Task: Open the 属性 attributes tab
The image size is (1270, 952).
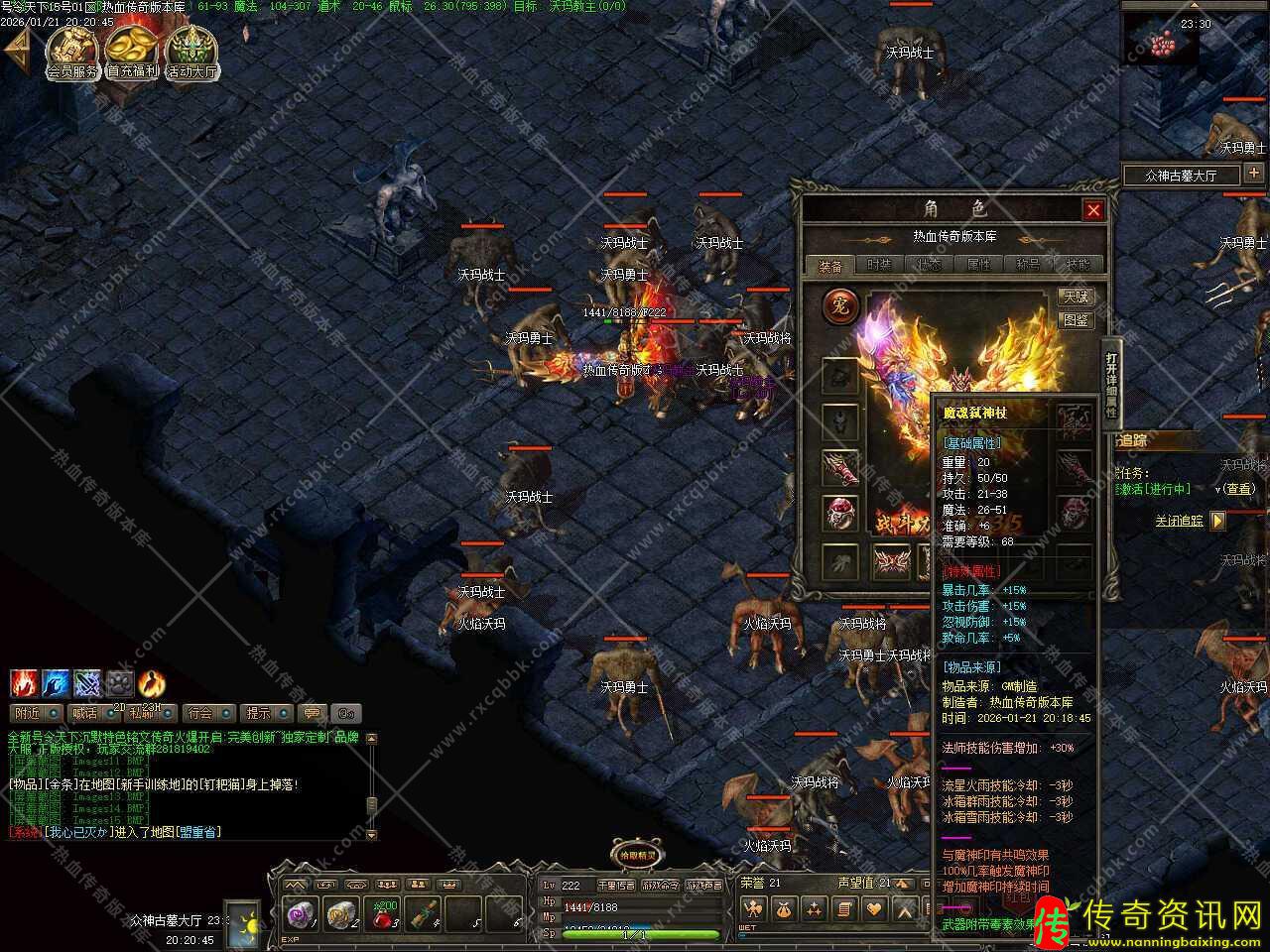Action: pos(978,265)
